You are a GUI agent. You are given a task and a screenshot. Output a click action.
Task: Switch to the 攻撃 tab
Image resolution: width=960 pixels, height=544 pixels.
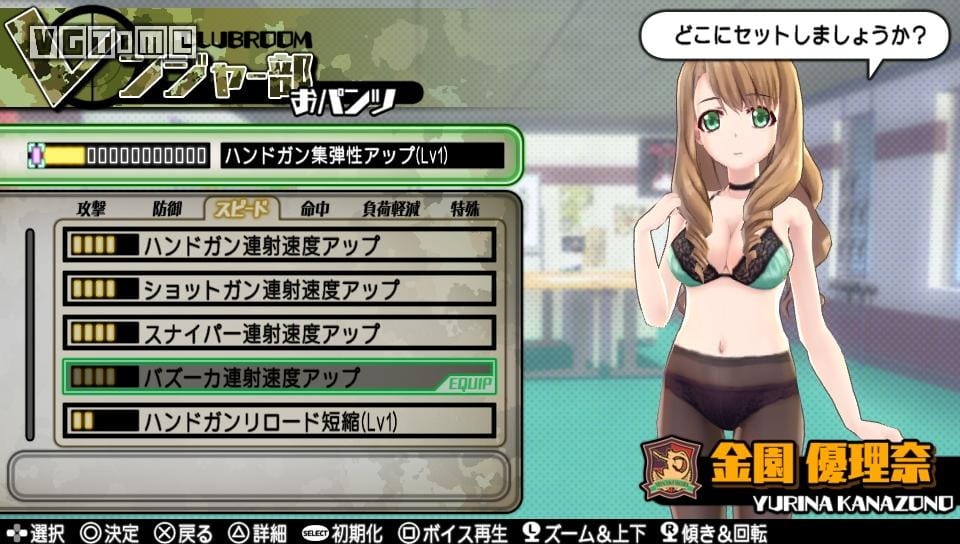91,209
